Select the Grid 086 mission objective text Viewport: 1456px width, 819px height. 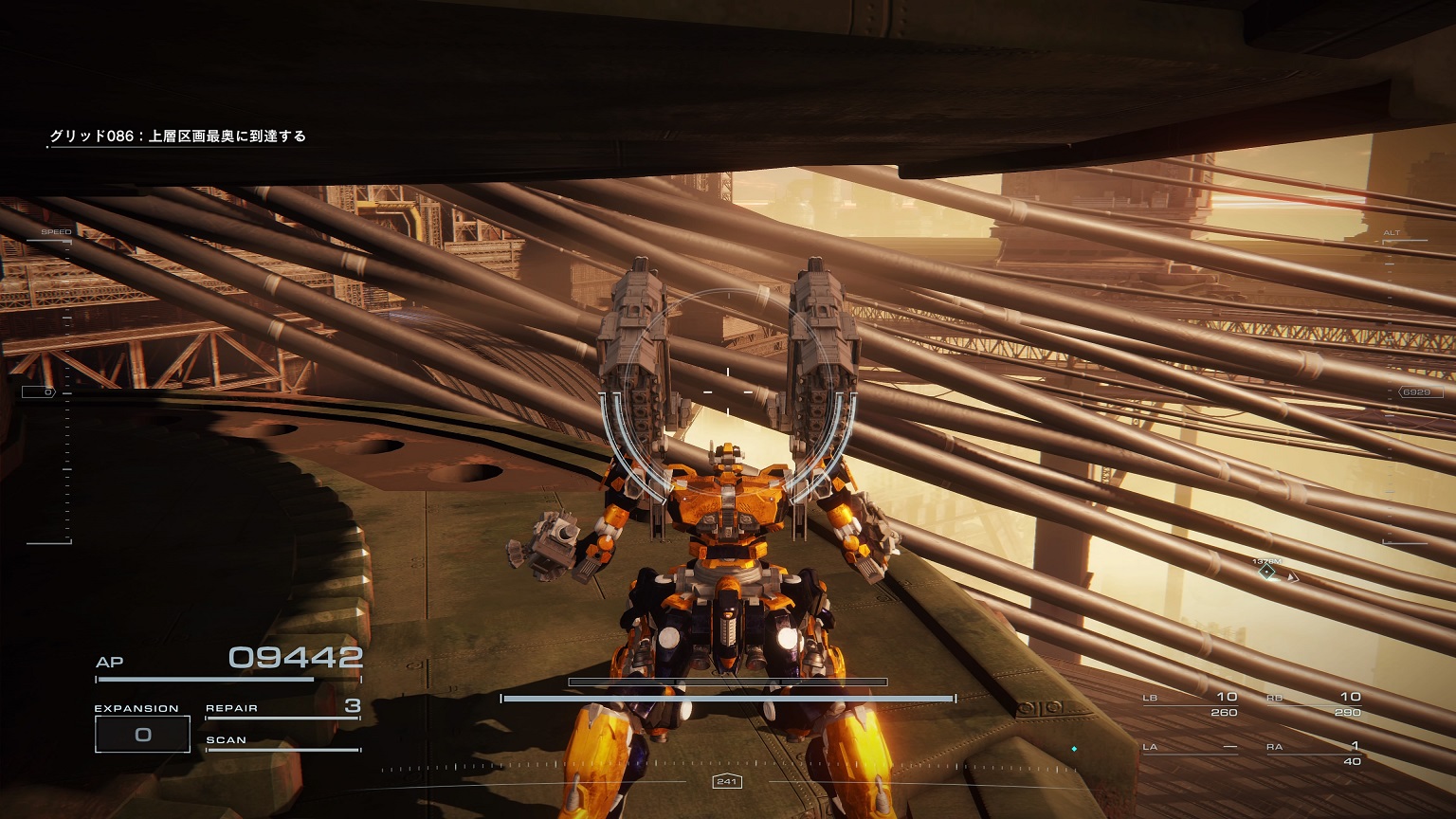pos(178,136)
